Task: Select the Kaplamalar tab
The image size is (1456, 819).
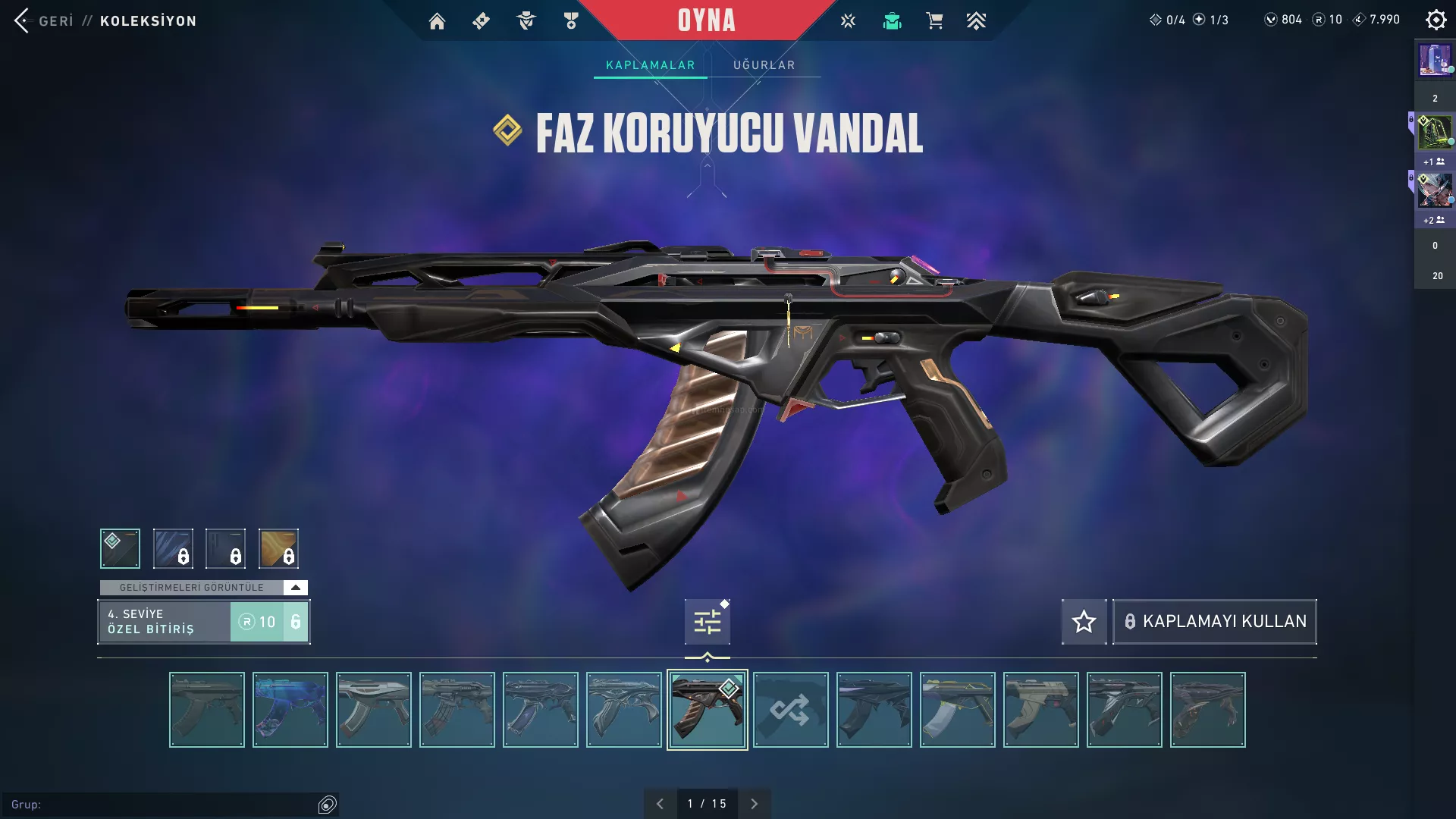Action: tap(650, 65)
